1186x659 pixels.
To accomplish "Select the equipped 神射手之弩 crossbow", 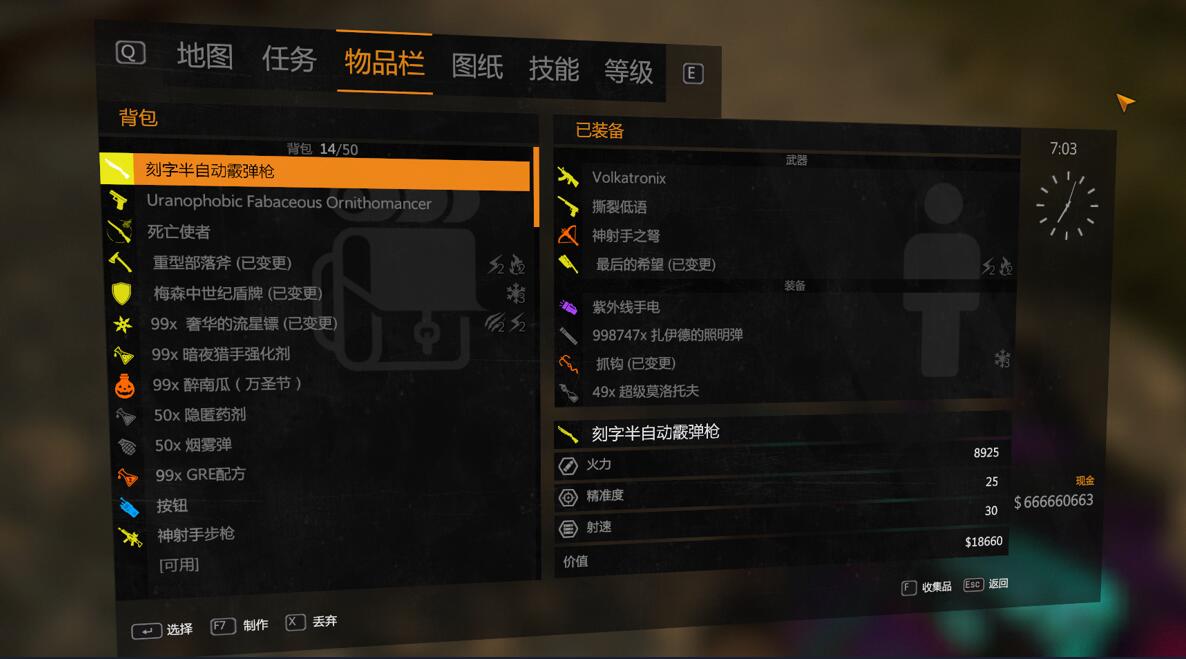I will 625,236.
